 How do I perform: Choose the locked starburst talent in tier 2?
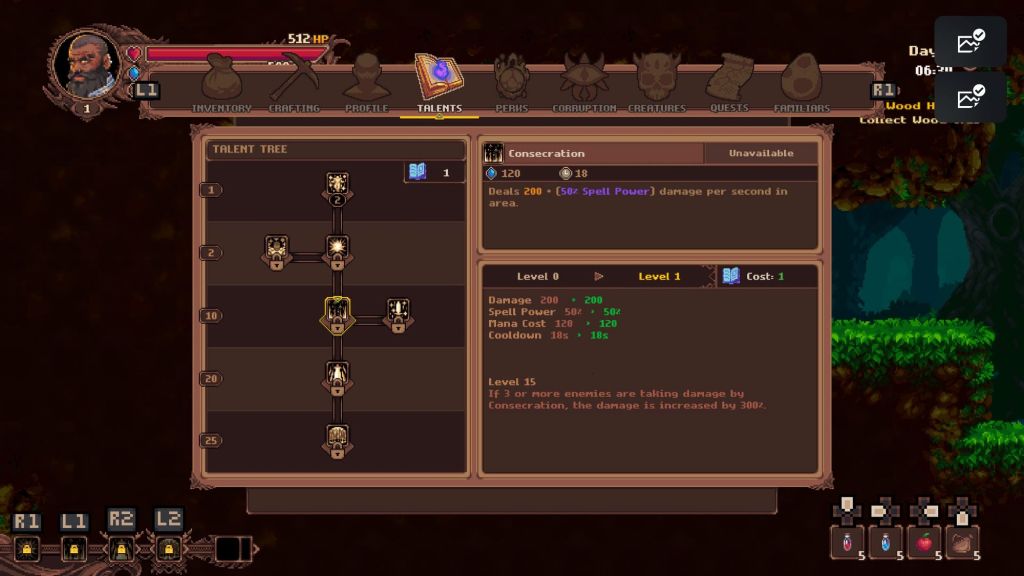click(x=337, y=250)
